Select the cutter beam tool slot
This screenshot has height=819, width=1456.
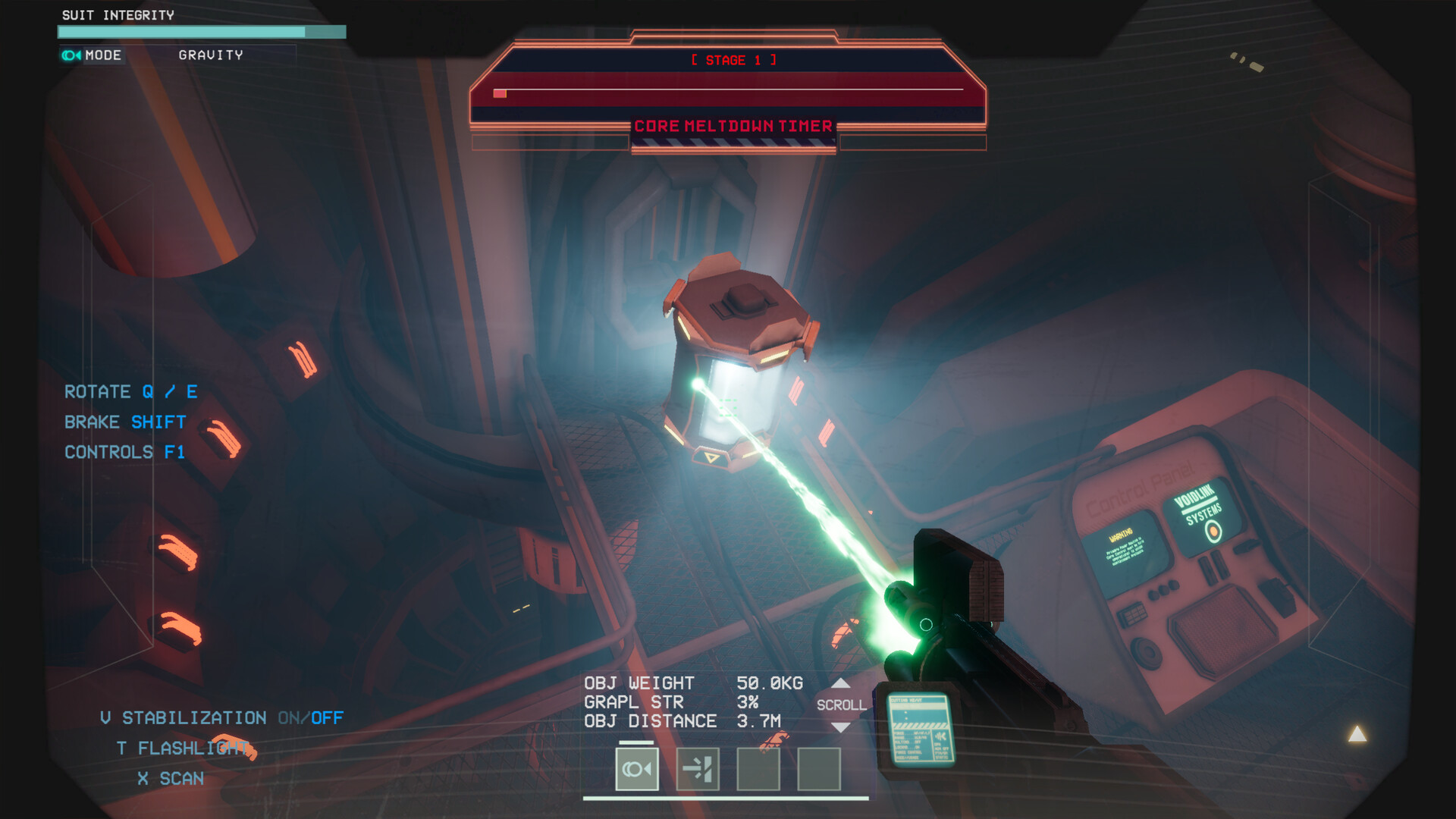pos(697,769)
